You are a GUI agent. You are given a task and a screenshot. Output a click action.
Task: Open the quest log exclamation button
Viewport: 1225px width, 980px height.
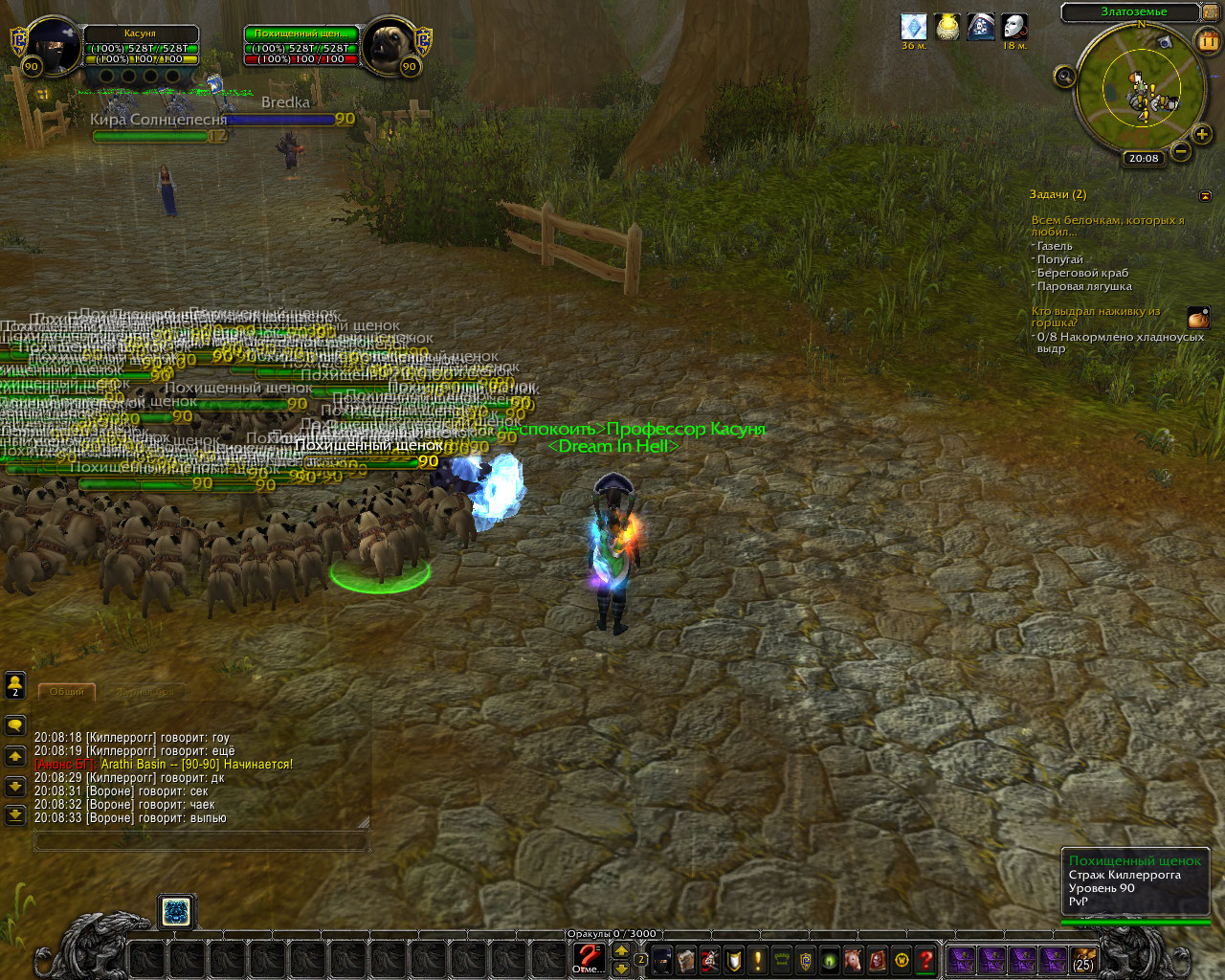tap(758, 960)
